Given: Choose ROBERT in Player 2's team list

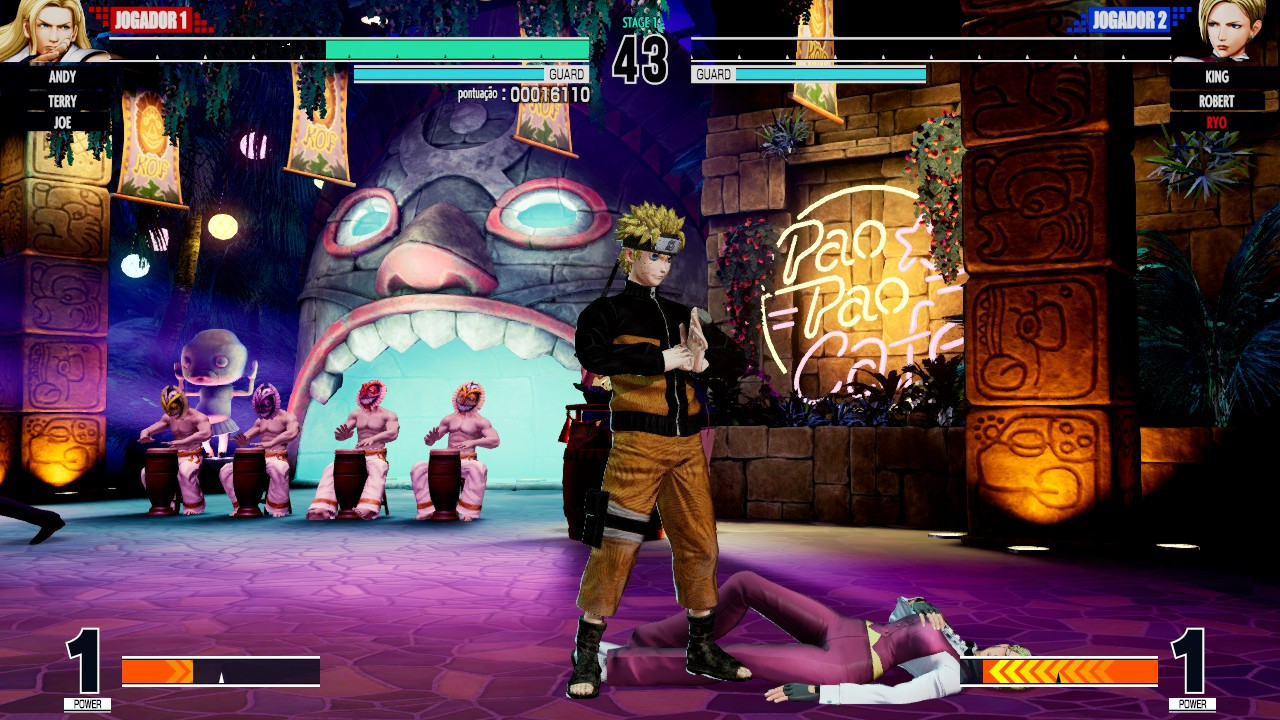Looking at the screenshot, I should click(x=1217, y=101).
